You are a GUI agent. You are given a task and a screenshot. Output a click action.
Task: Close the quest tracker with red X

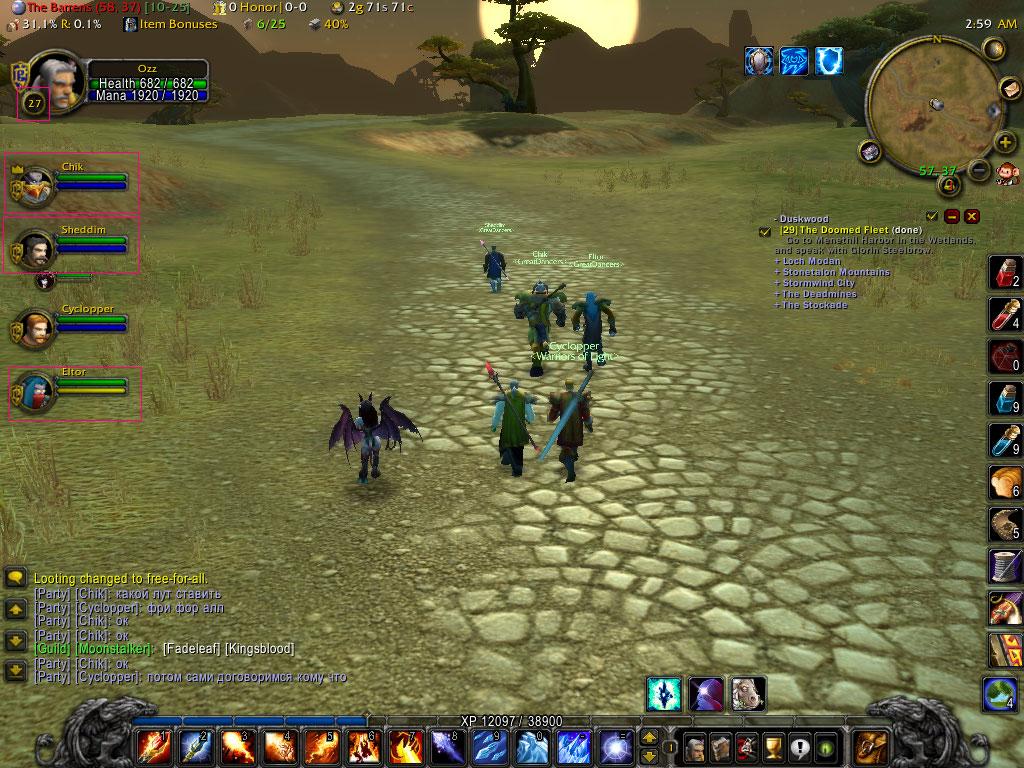tap(972, 216)
